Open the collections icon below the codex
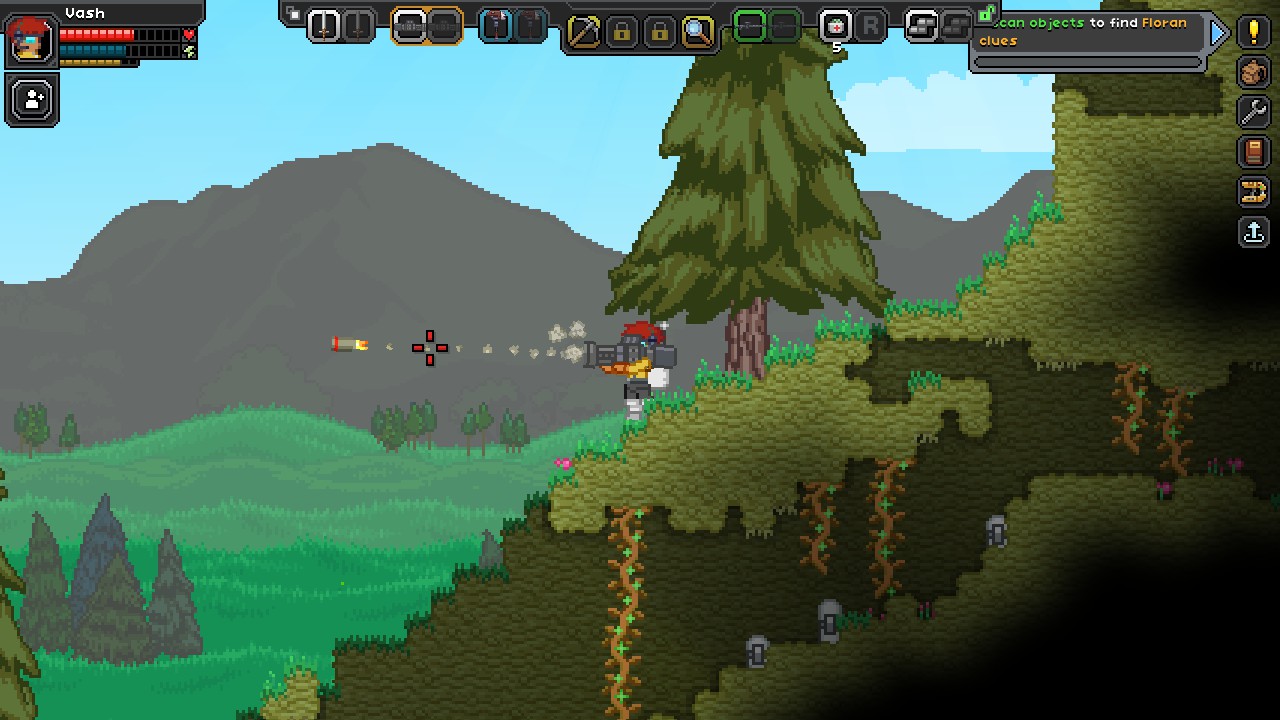Screen dimensions: 1280x720 pyautogui.click(x=1254, y=192)
